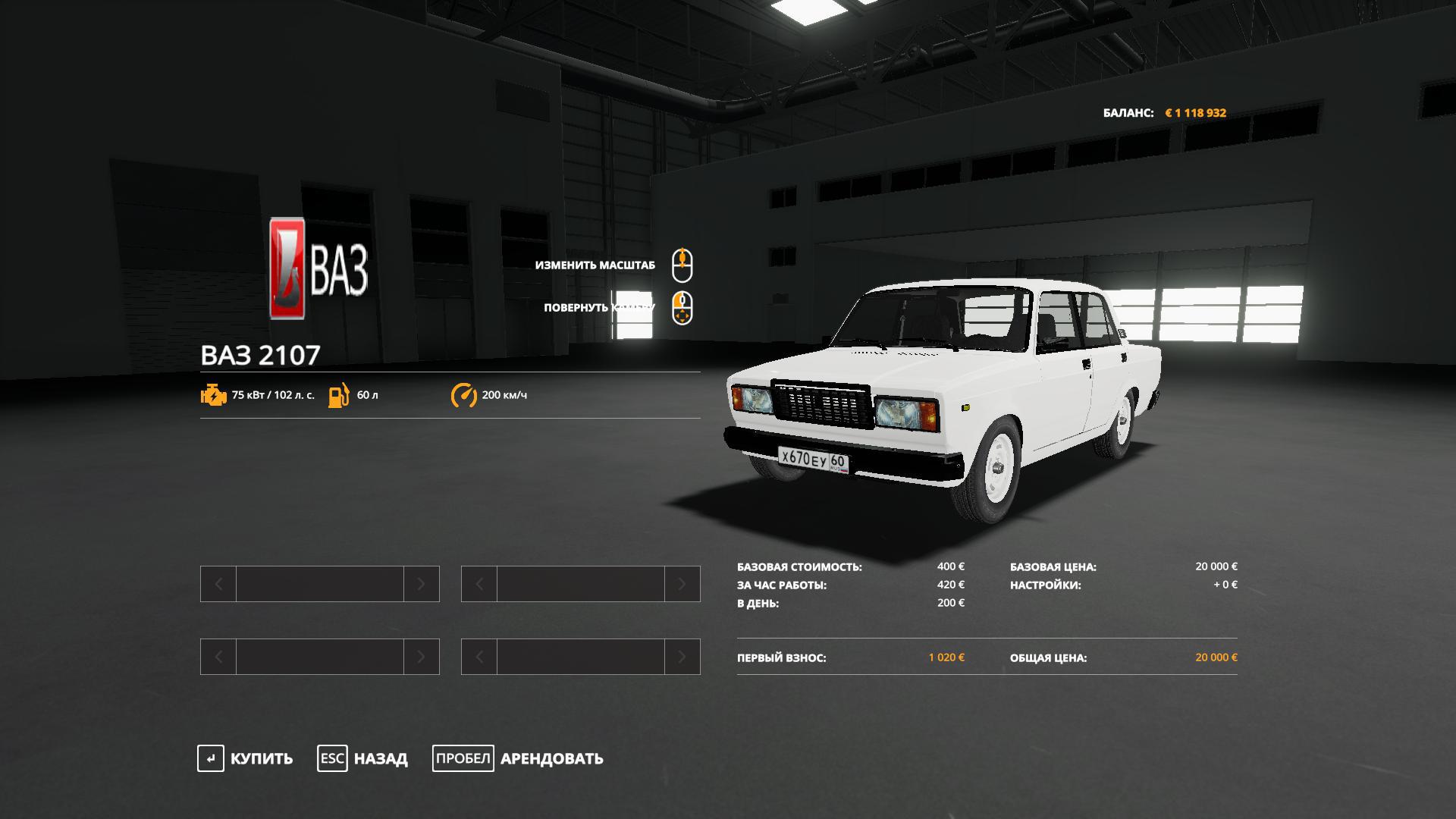Lease the car via the АРЕНДОВАТЬ button
1456x819 pixels.
519,758
